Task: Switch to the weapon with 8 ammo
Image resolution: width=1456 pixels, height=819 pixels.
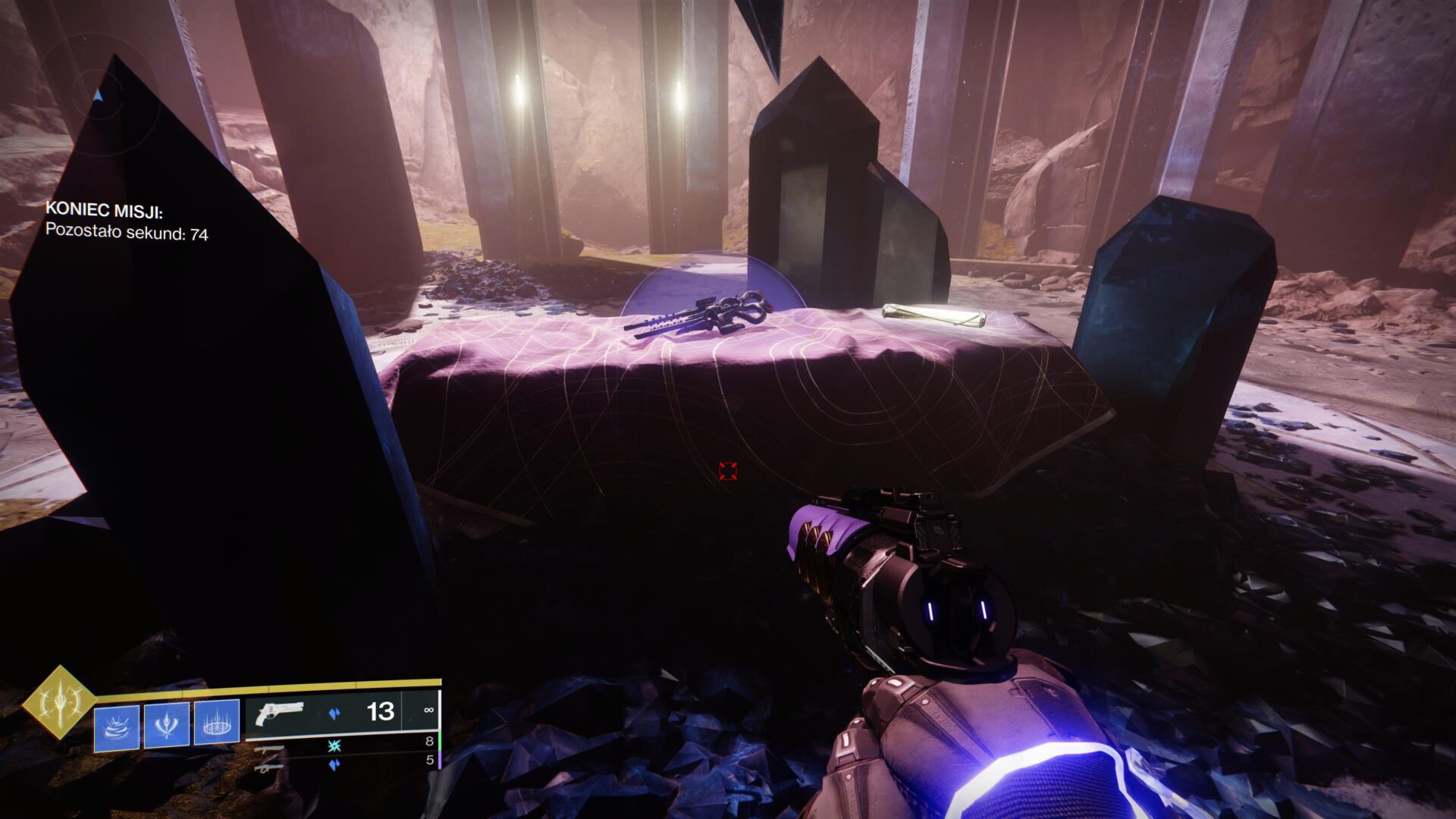Action: (x=270, y=749)
